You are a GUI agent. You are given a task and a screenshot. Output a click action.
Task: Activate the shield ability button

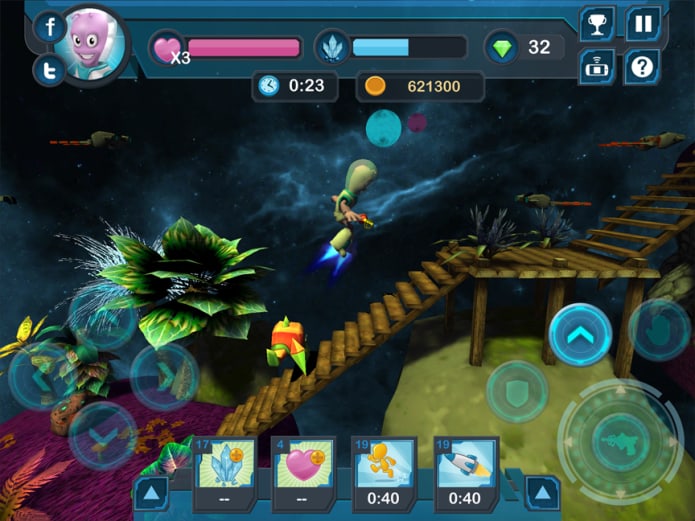pyautogui.click(x=517, y=391)
